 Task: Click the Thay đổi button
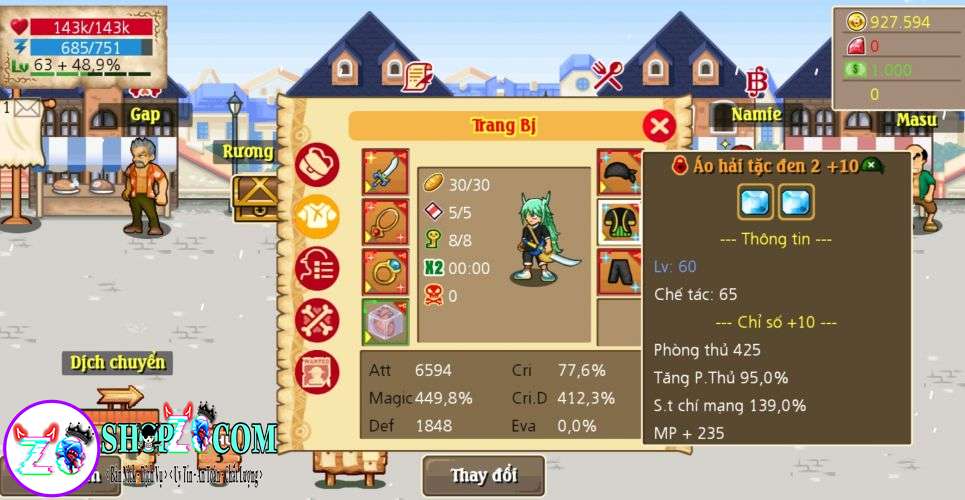(483, 475)
